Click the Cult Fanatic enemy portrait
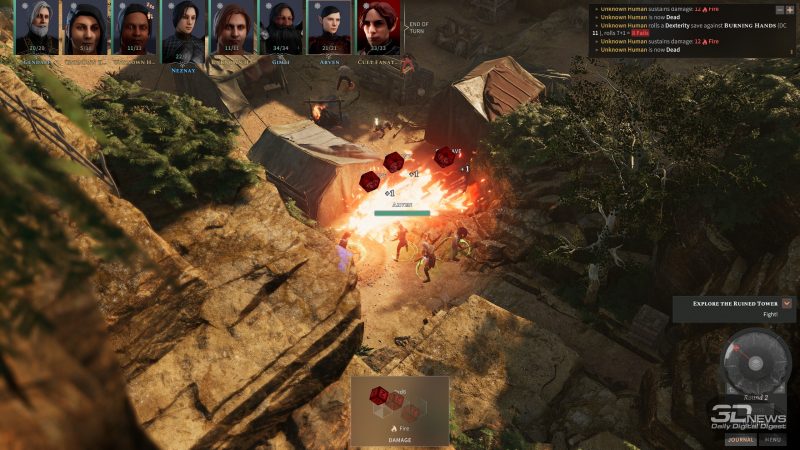800x450 pixels. [379, 28]
